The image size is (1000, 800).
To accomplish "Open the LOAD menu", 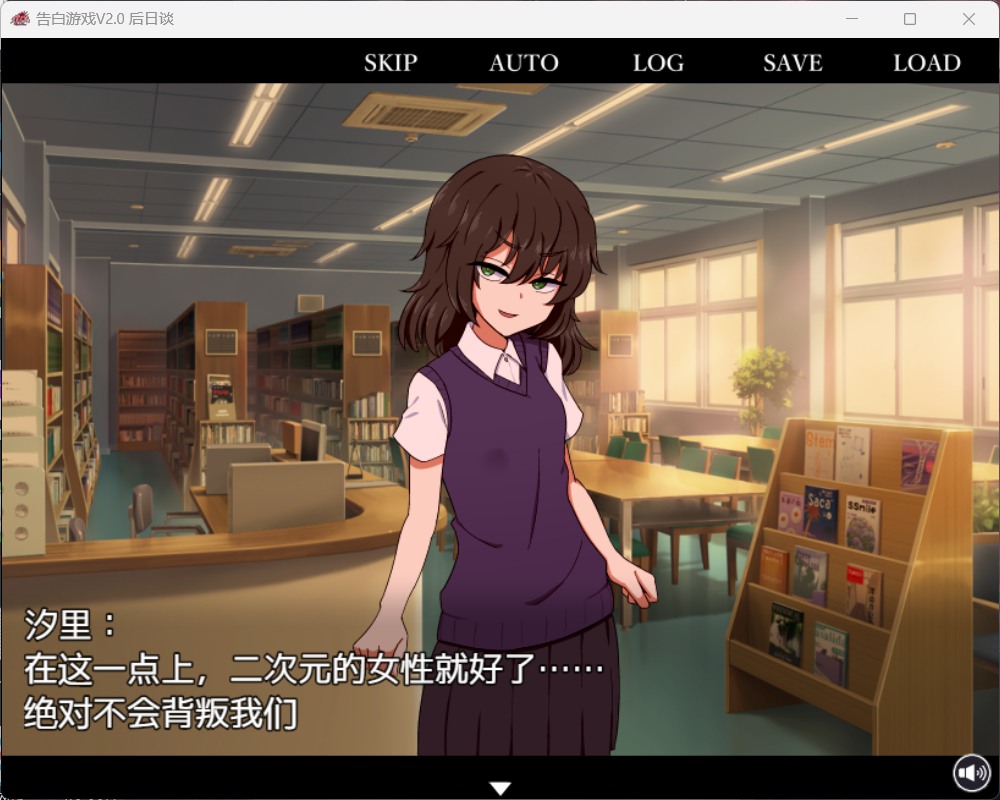I will tap(926, 63).
